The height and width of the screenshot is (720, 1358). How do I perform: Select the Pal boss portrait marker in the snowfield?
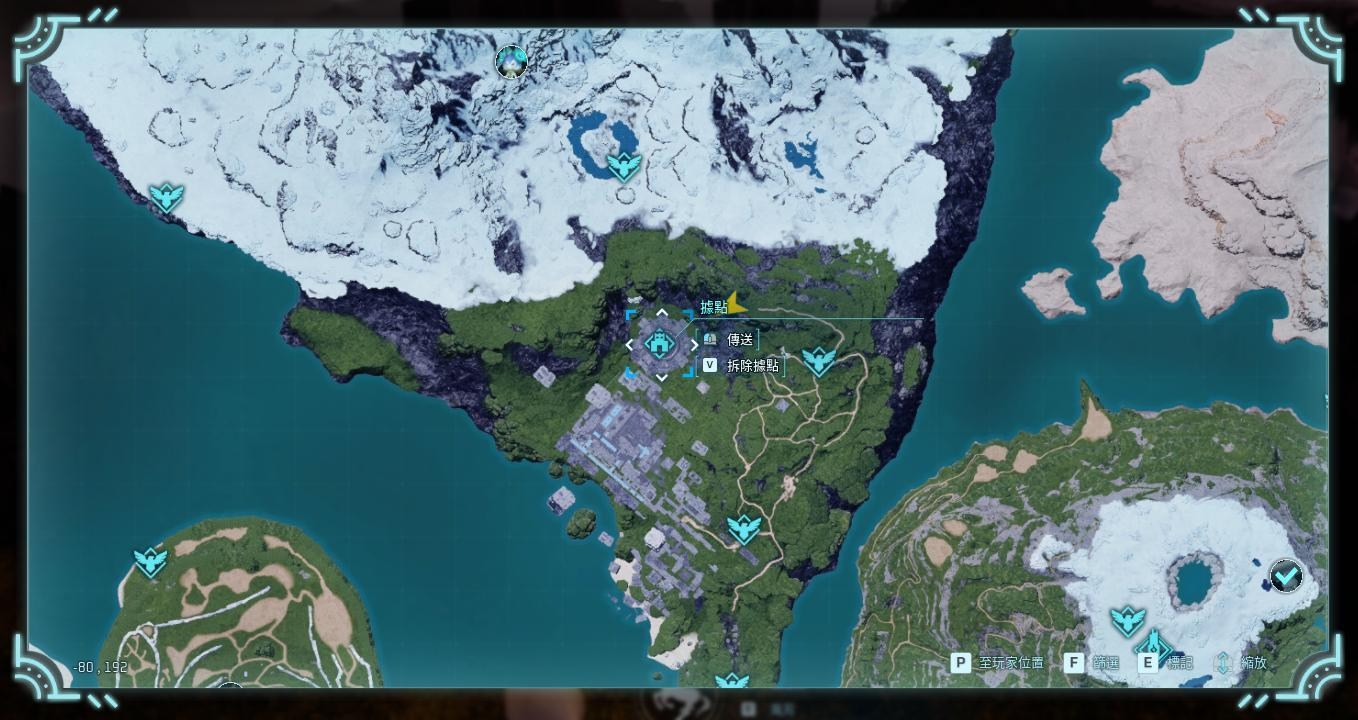[511, 62]
